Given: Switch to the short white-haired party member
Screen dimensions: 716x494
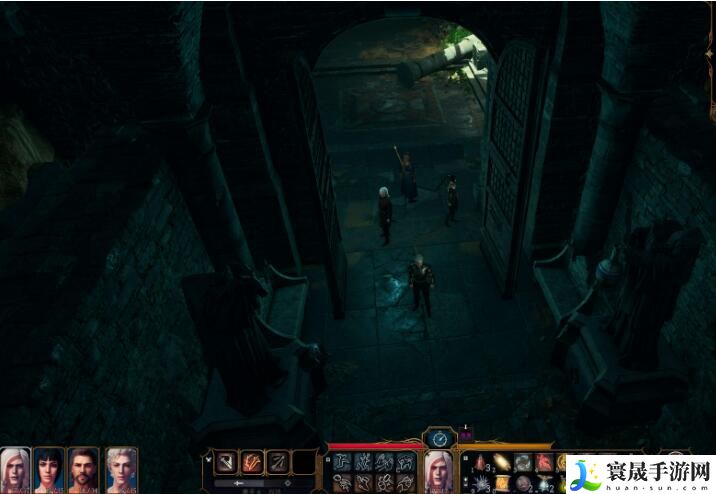Looking at the screenshot, I should [x=121, y=468].
